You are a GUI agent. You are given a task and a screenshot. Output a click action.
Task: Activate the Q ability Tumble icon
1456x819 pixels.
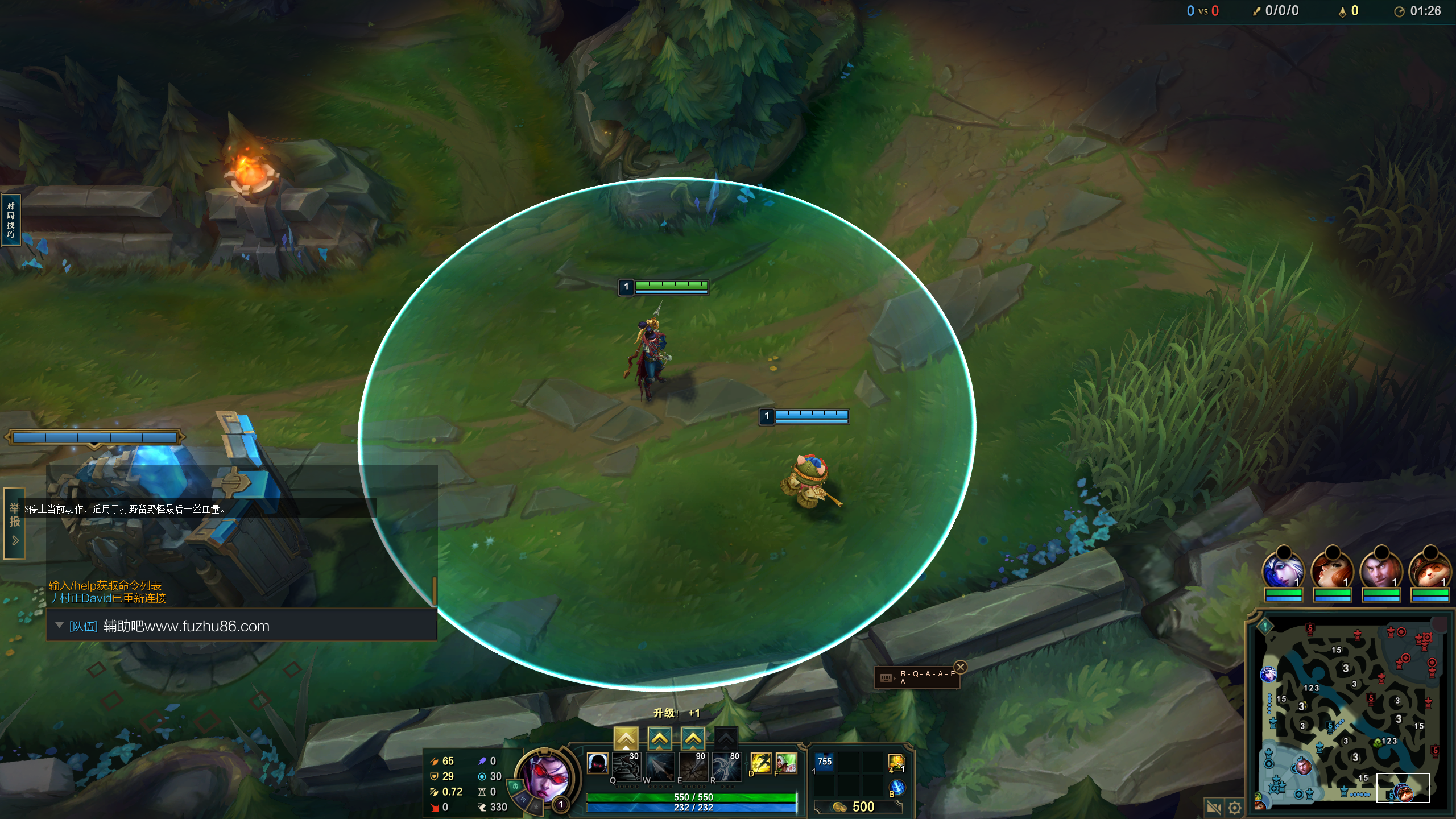click(x=626, y=767)
